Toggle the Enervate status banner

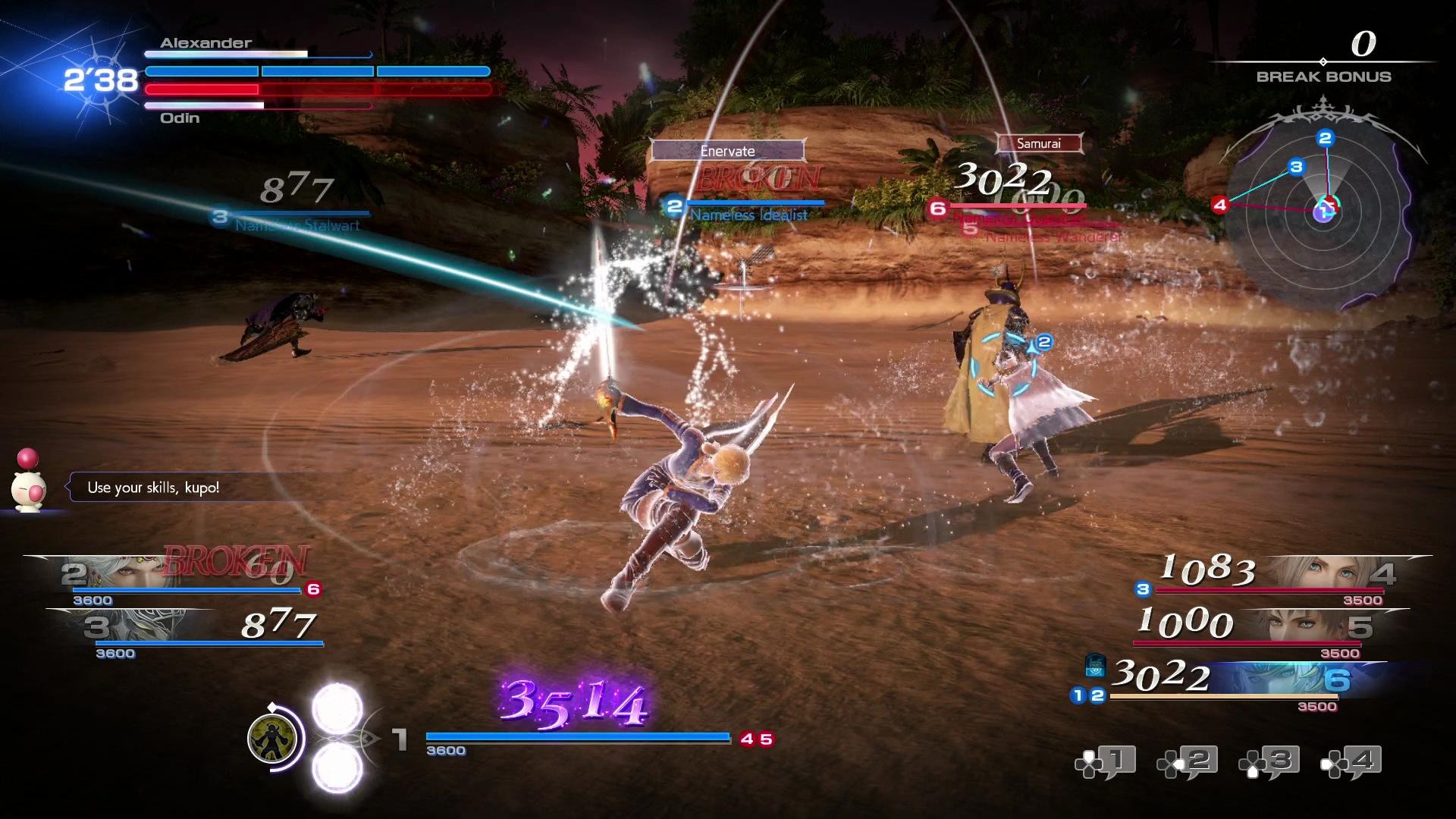726,151
